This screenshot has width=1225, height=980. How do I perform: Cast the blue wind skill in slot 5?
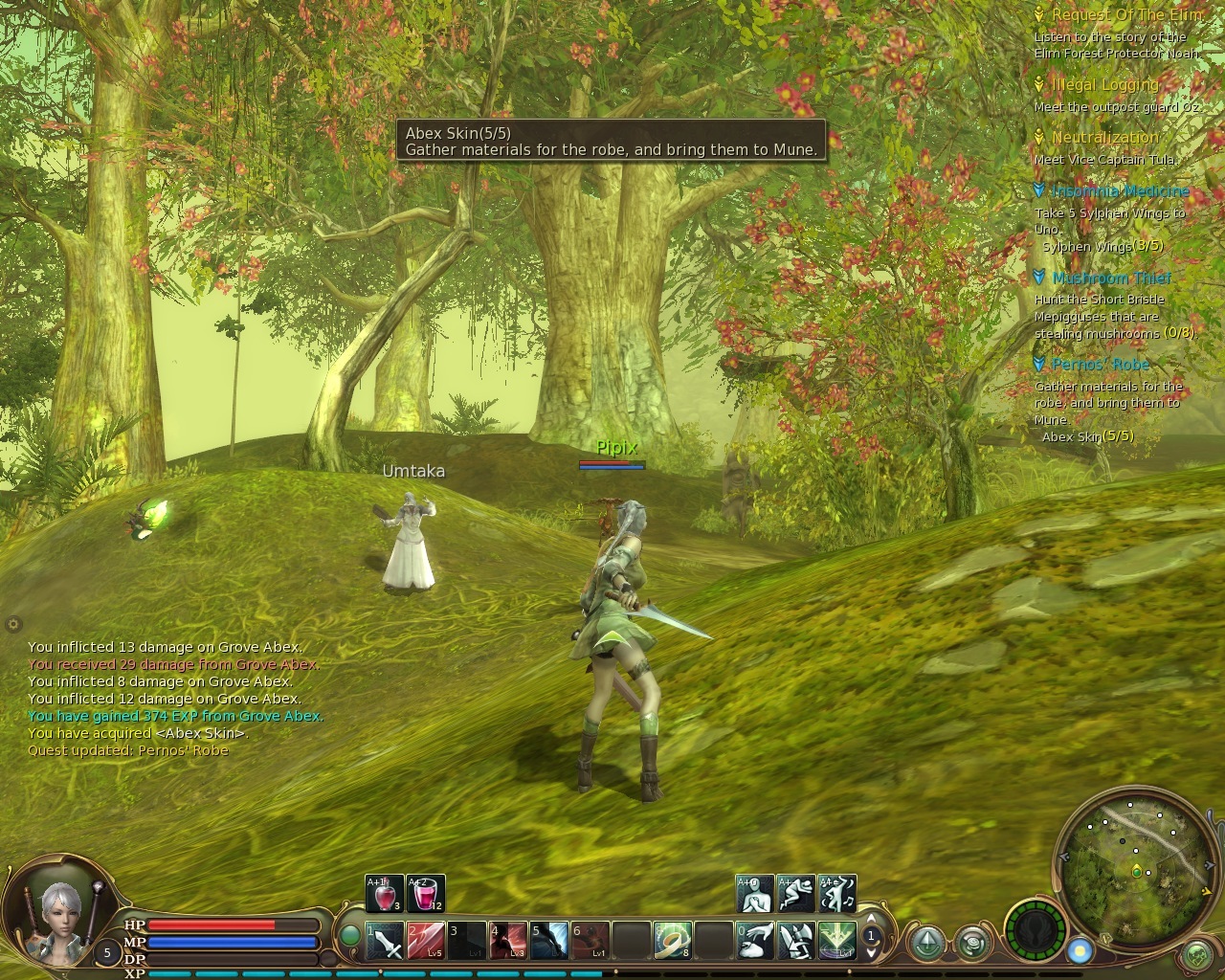(550, 941)
